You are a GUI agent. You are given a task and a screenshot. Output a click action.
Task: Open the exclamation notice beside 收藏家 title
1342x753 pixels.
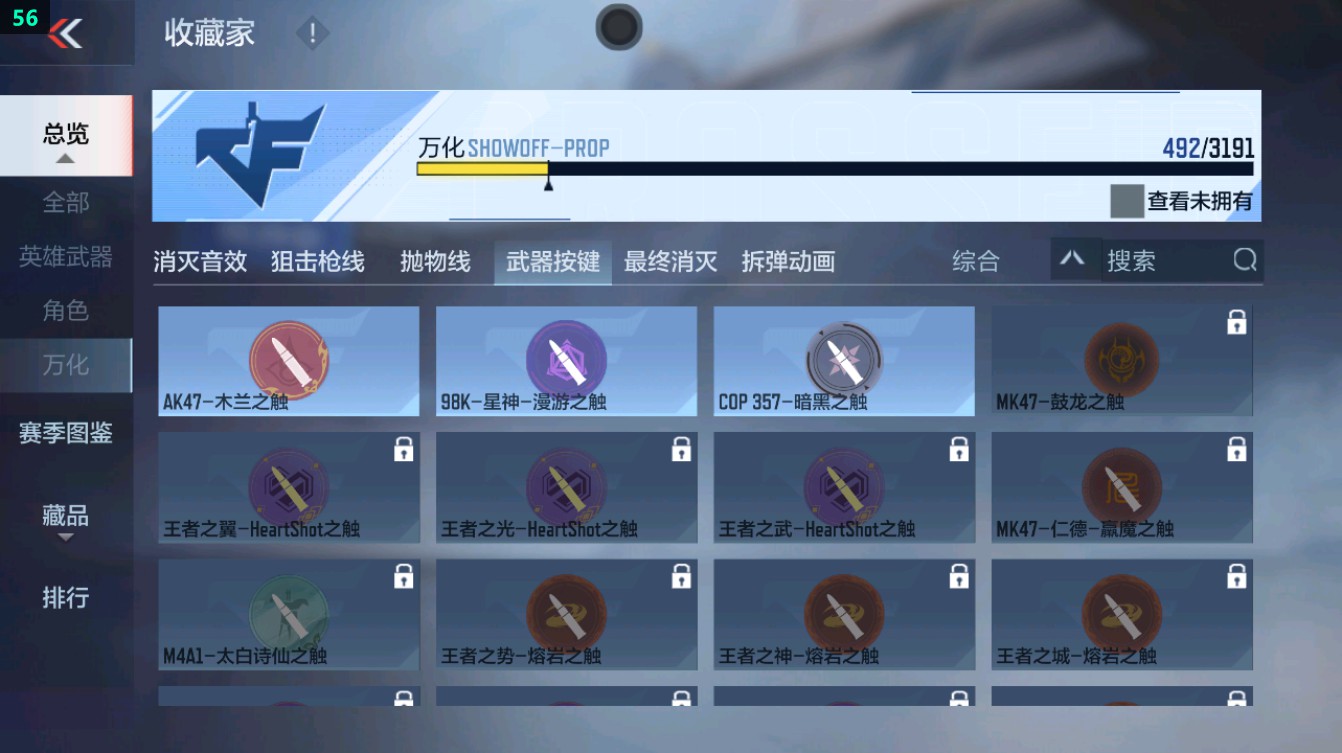[311, 32]
